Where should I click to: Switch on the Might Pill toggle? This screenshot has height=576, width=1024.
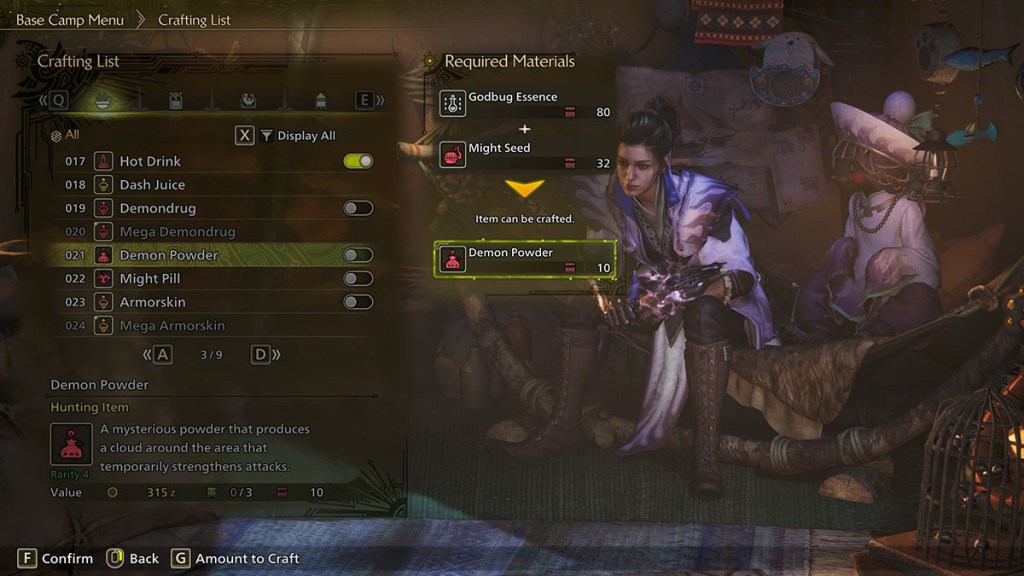358,279
